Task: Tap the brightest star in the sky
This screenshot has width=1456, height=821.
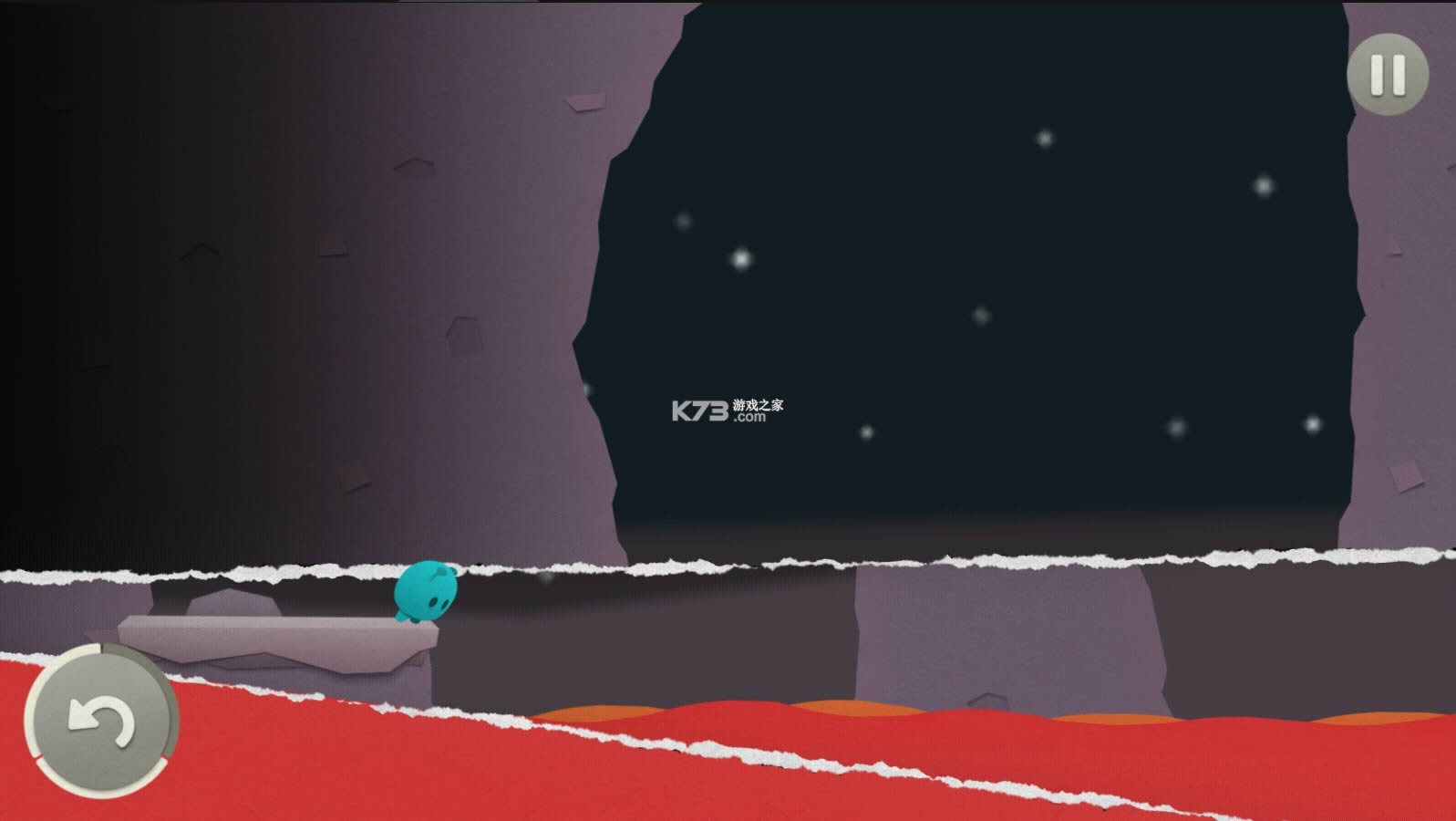Action: point(740,260)
